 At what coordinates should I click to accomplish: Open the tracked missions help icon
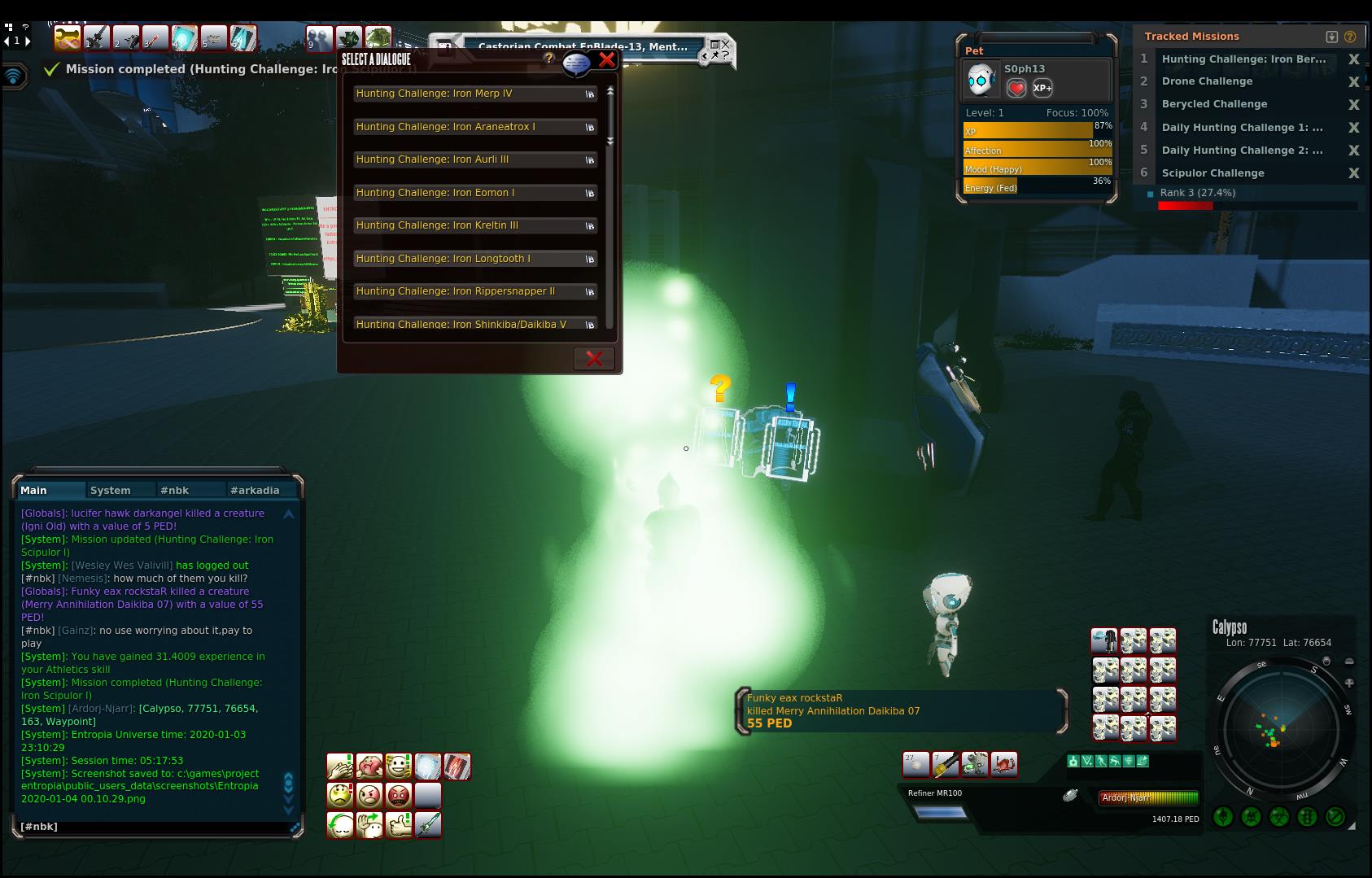pyautogui.click(x=1350, y=37)
